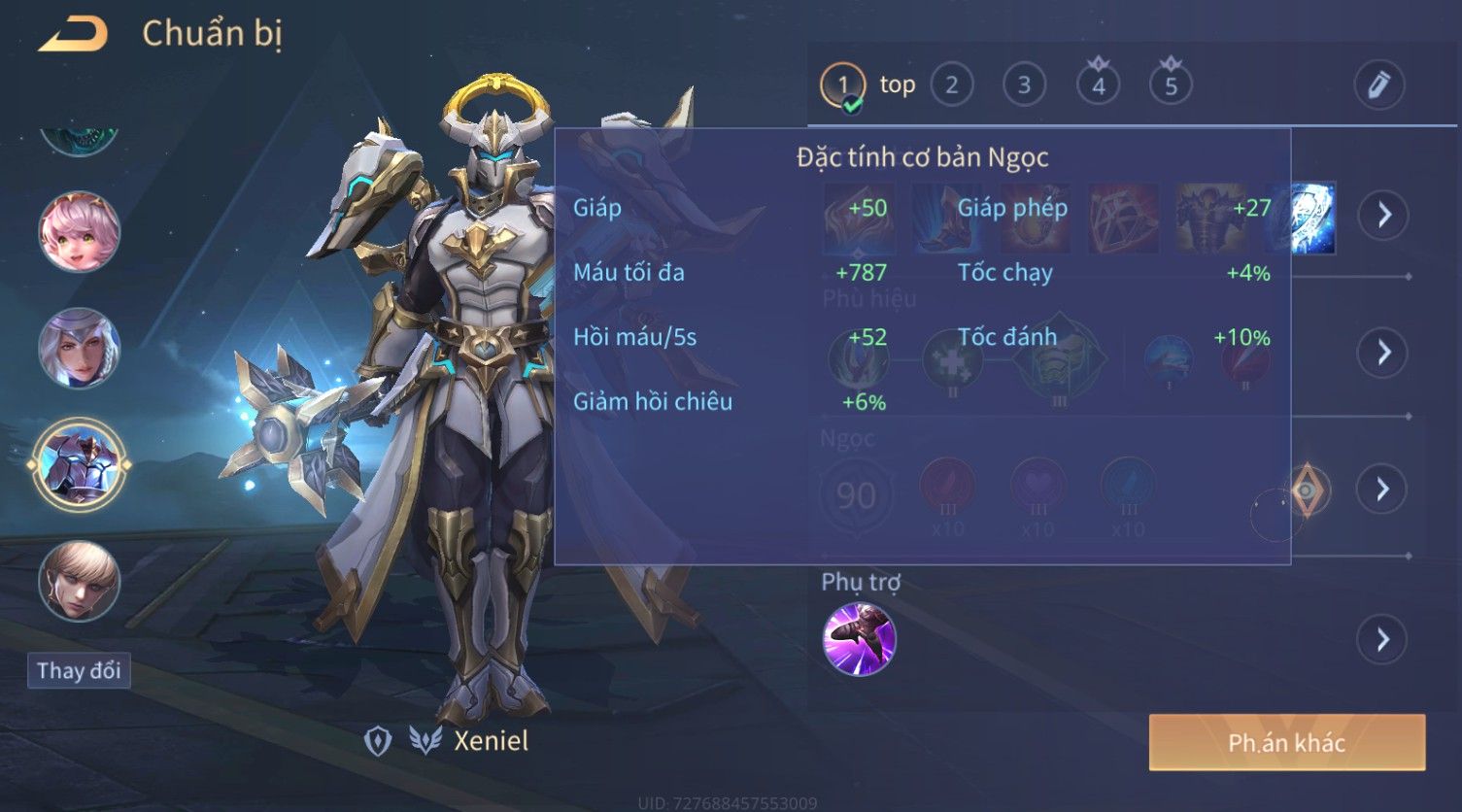The image size is (1462, 812).
Task: Select loadout preset 2
Action: tap(952, 85)
